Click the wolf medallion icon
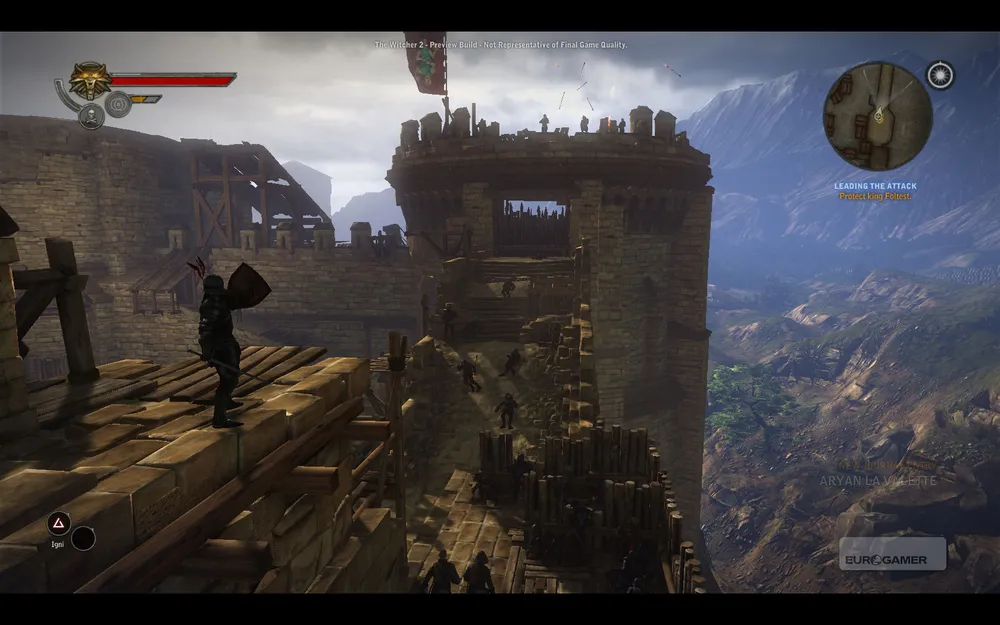Screen dimensions: 1000x625 pos(89,79)
